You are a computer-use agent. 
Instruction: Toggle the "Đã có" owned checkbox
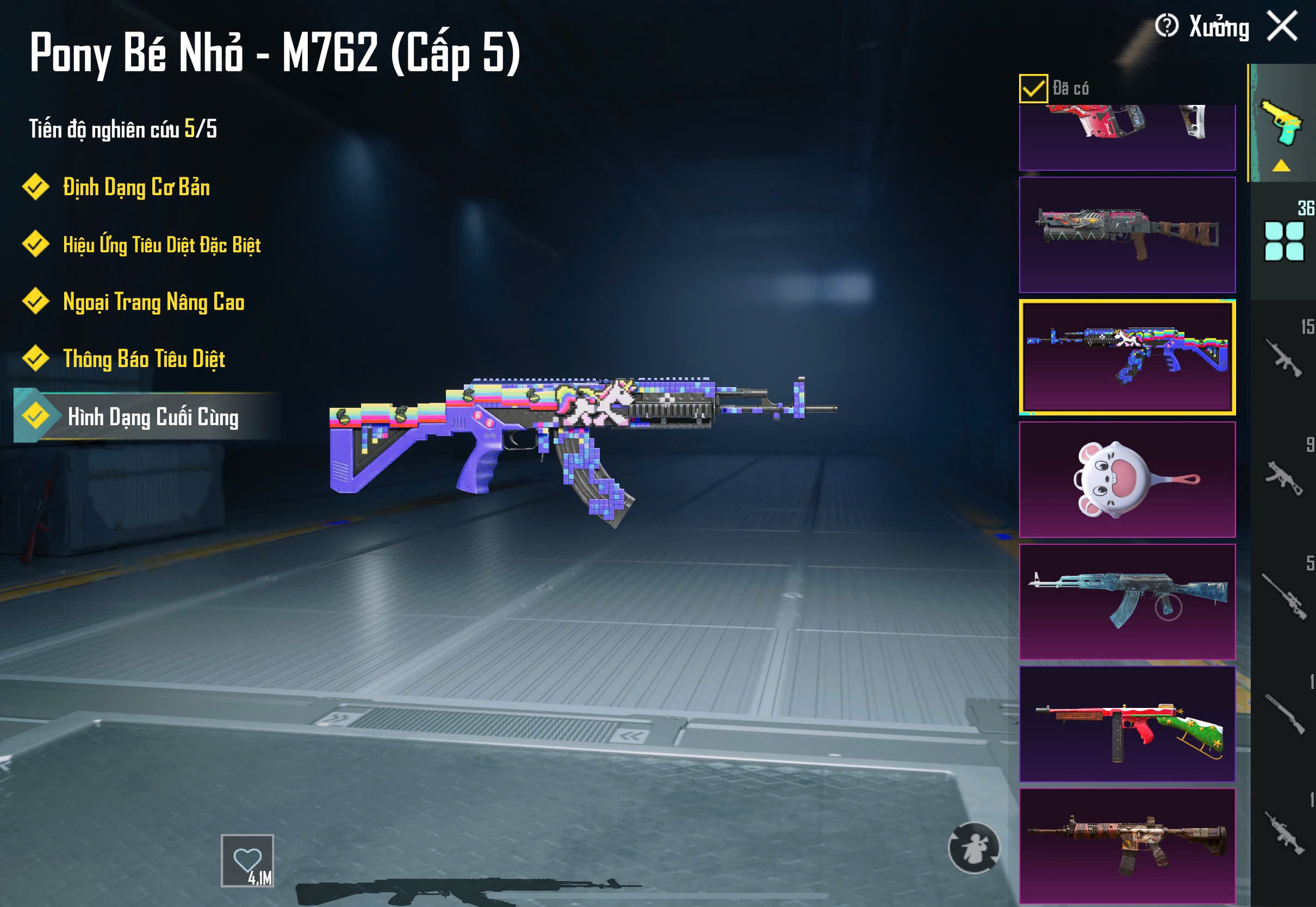click(1033, 88)
